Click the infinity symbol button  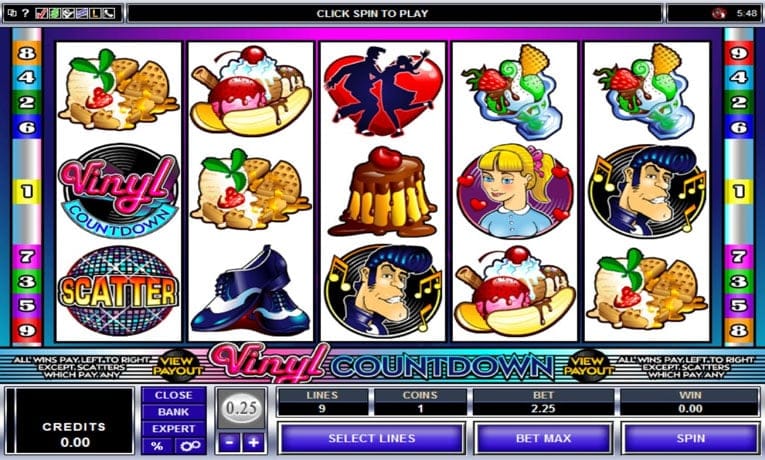[x=186, y=444]
